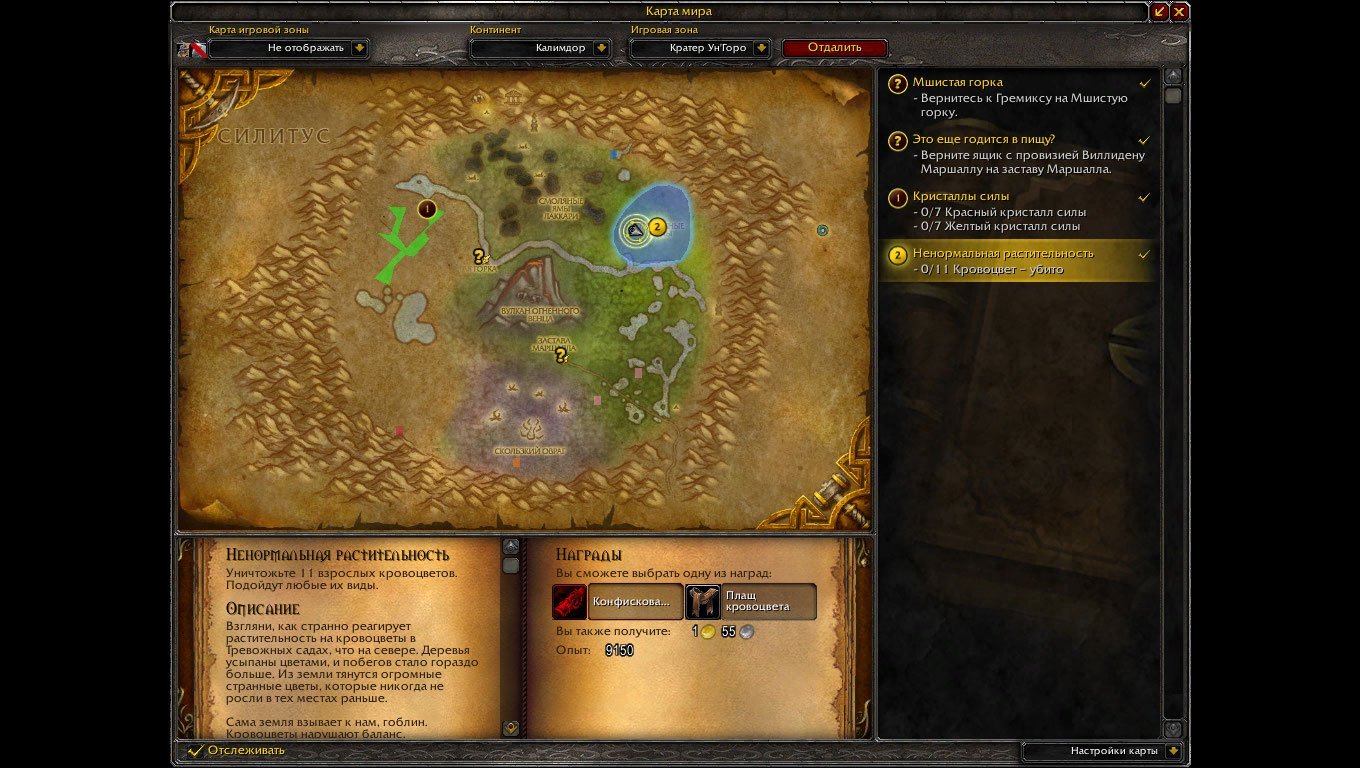Close the world map window
This screenshot has height=768, width=1360.
[x=1180, y=12]
